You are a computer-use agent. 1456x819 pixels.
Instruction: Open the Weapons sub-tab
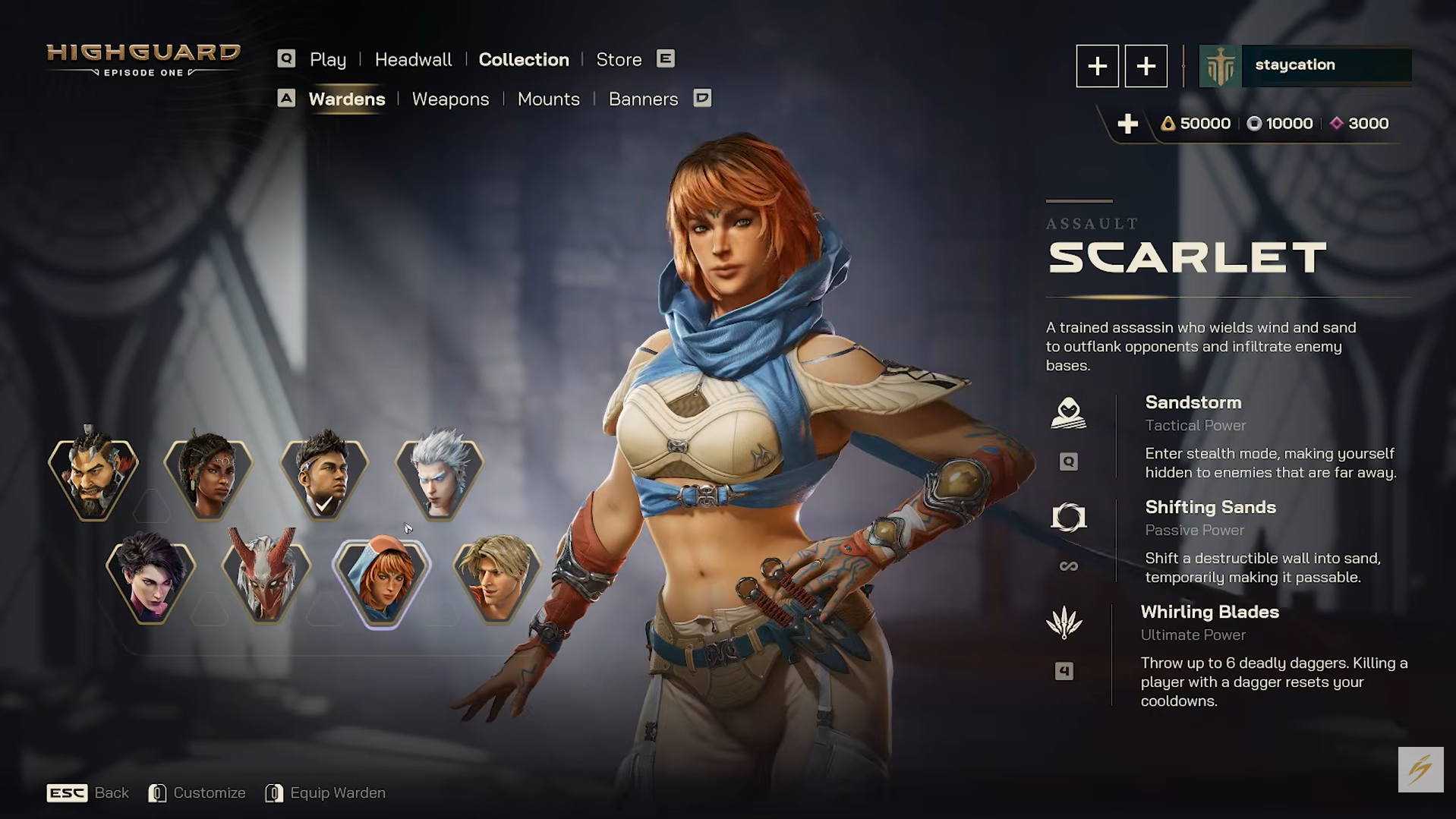450,99
